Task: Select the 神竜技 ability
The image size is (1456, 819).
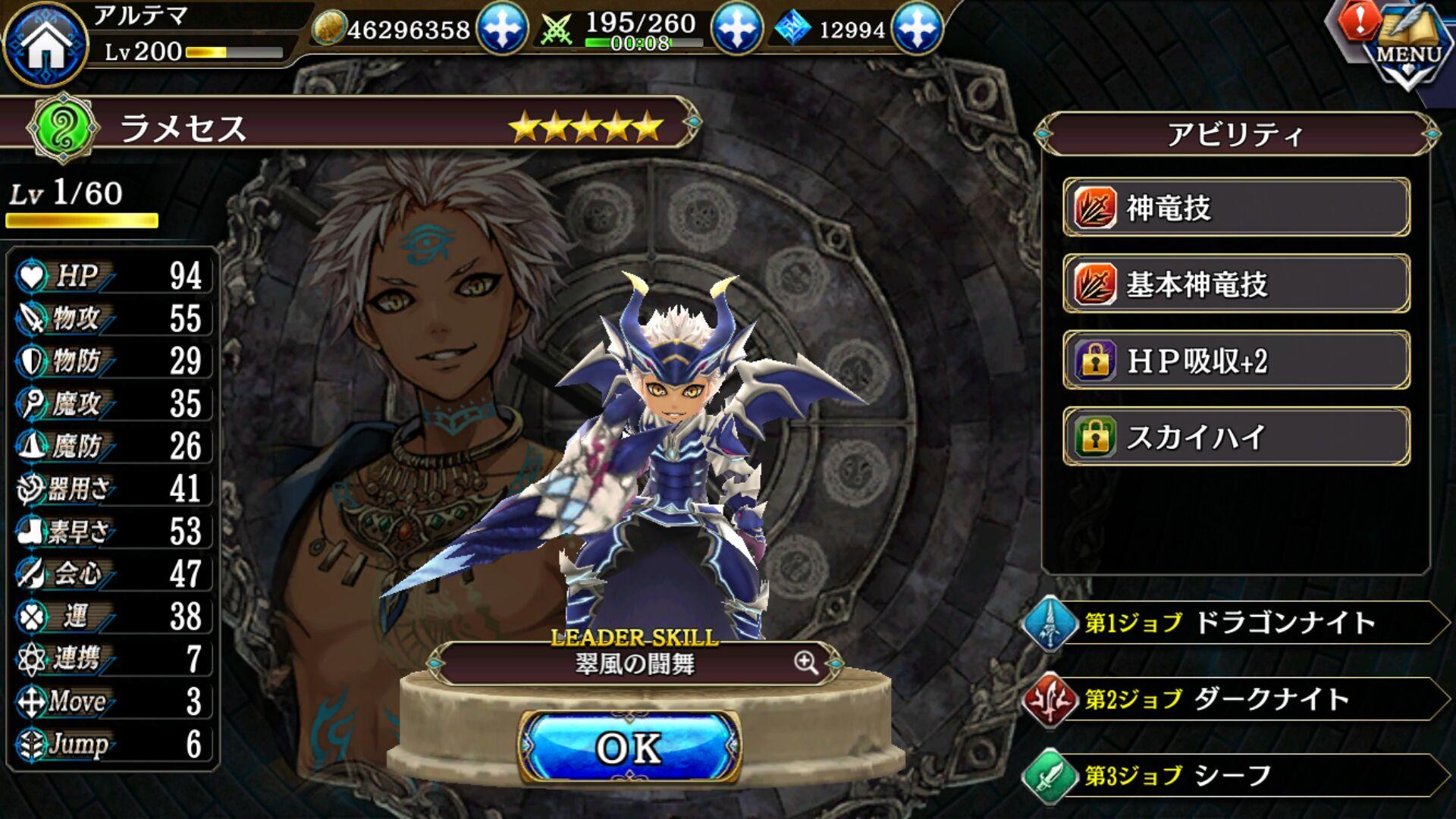Action: click(1236, 208)
